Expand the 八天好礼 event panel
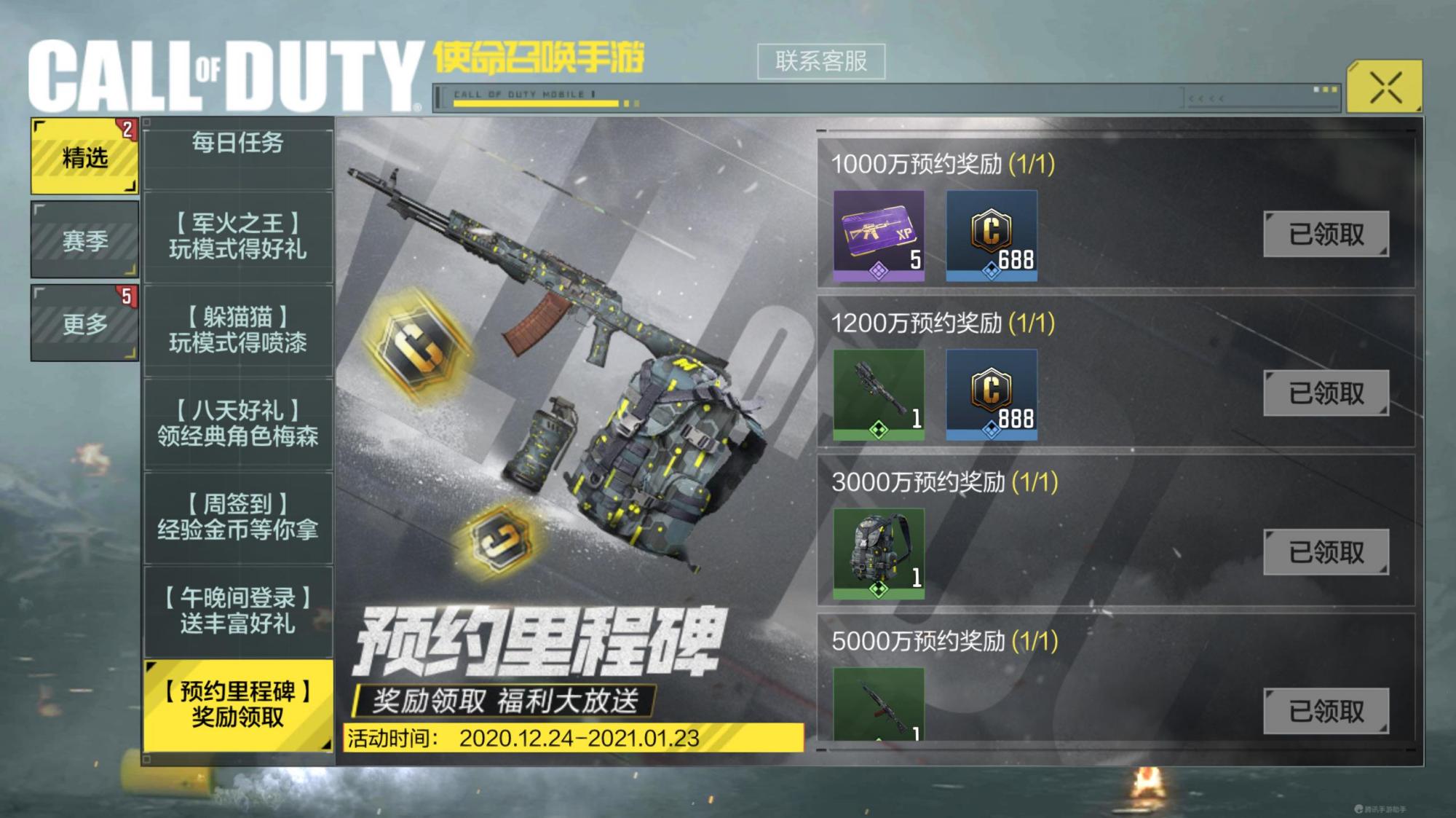This screenshot has height=818, width=1456. point(238,425)
